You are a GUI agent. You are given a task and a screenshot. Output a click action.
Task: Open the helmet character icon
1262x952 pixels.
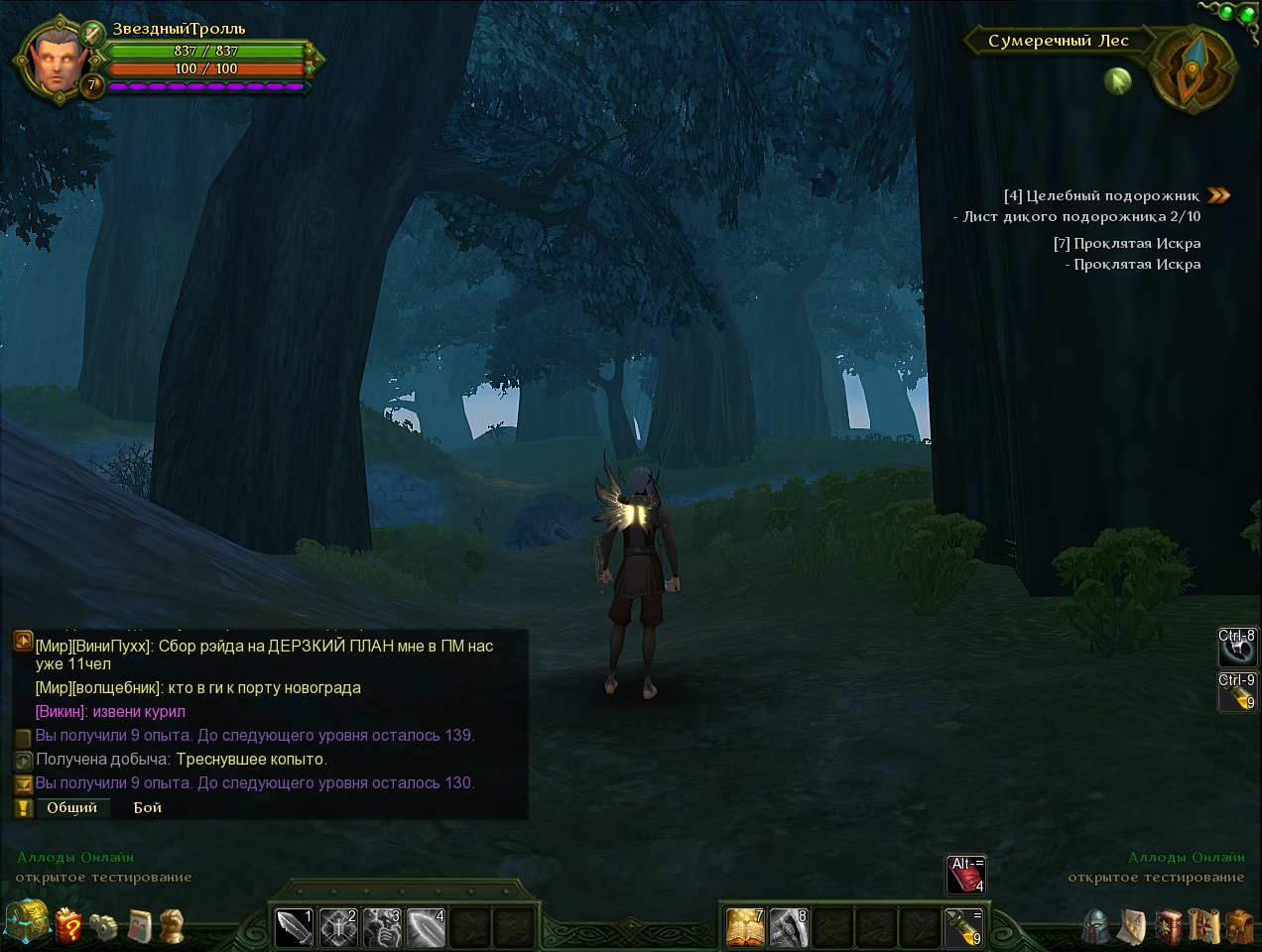1096,926
